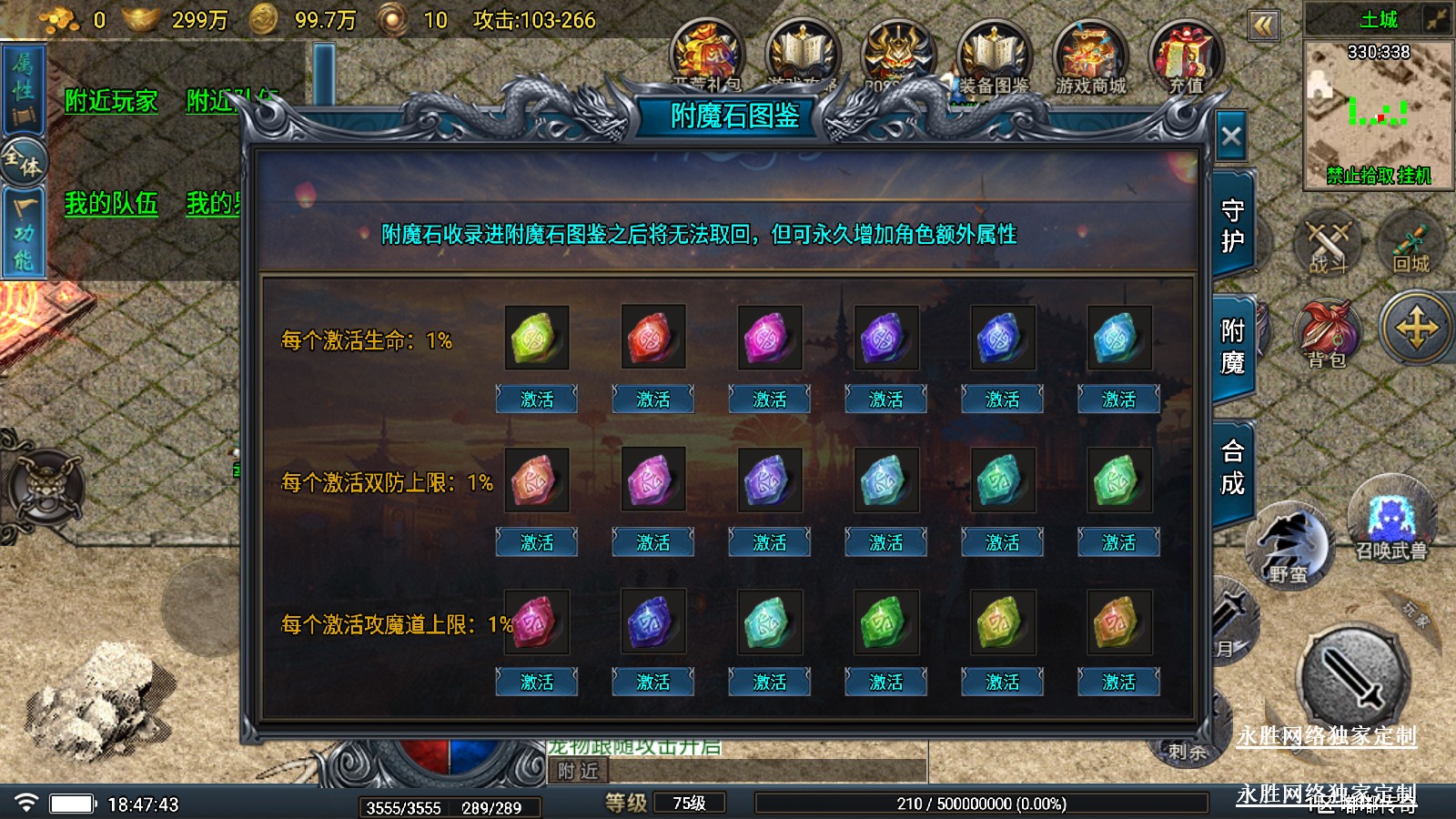Switch to the 守护 tab

pyautogui.click(x=1232, y=226)
